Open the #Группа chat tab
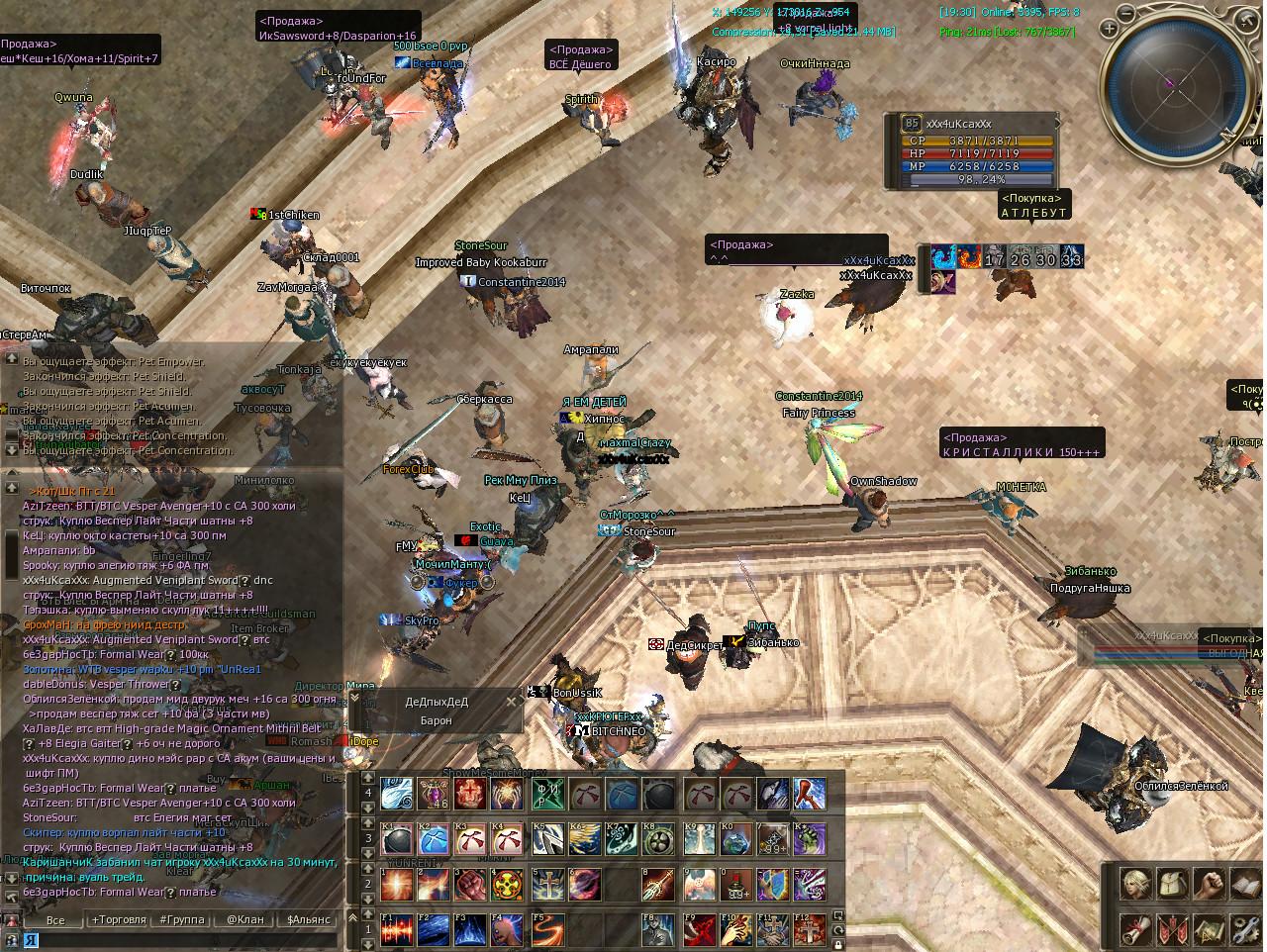Viewport: 1267px width, 952px height. pos(181,919)
